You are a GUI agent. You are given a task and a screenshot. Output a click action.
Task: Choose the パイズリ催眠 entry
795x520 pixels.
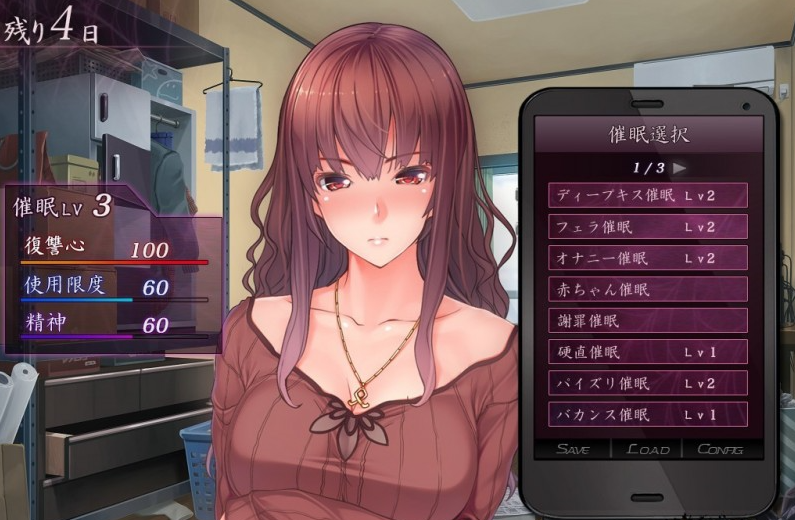[x=647, y=383]
